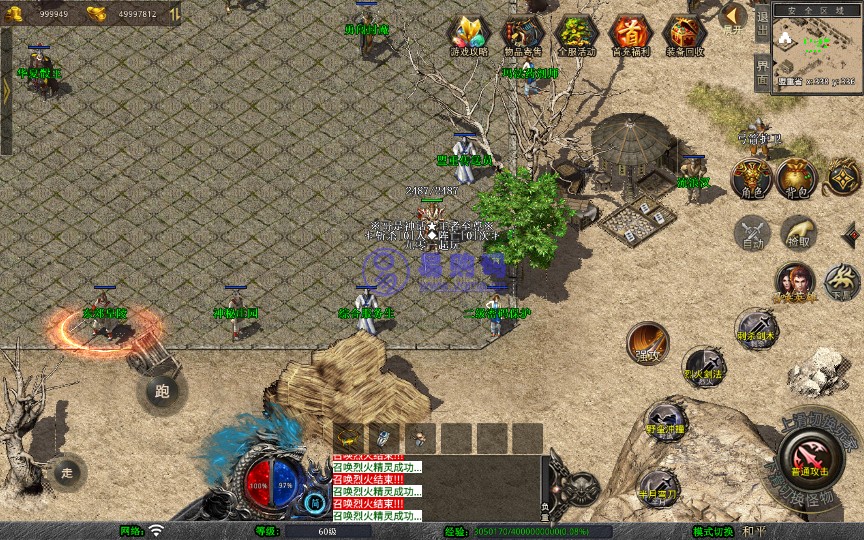This screenshot has height=540, width=864.
Task: Open the 游戏攻略 game guide icon
Action: pos(470,35)
